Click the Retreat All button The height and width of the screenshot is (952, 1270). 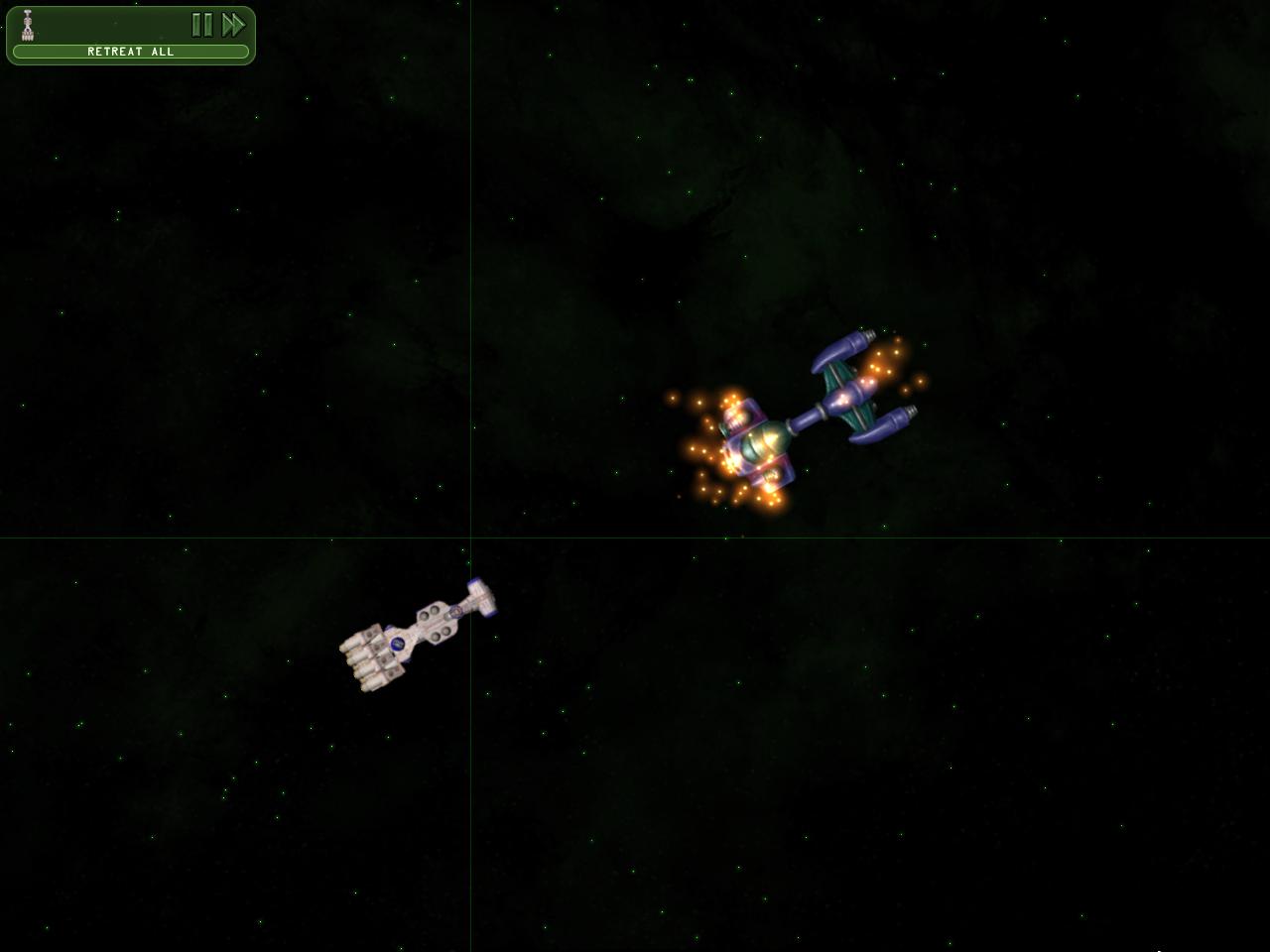pyautogui.click(x=130, y=52)
